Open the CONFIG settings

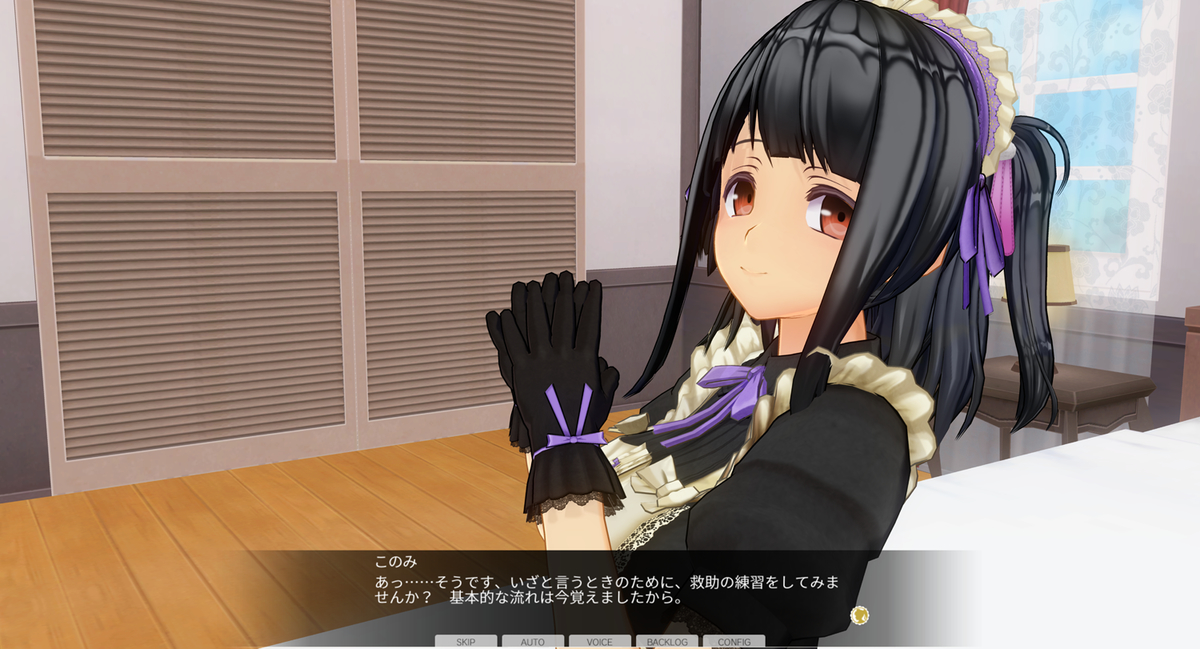pyautogui.click(x=734, y=641)
